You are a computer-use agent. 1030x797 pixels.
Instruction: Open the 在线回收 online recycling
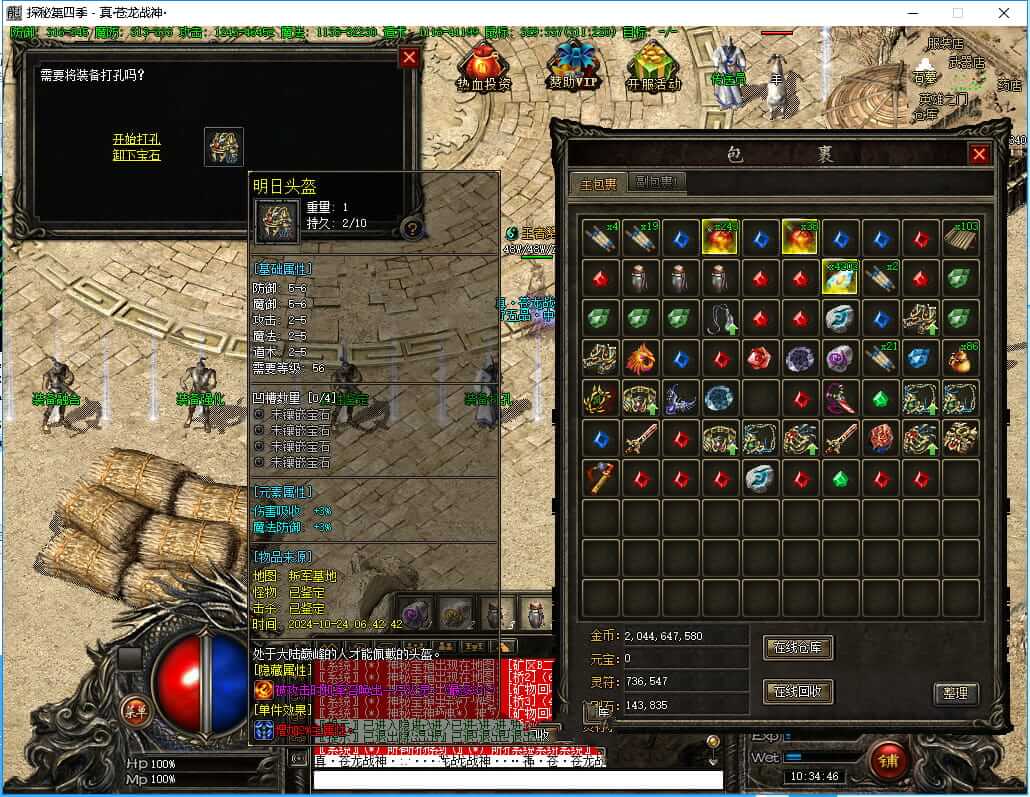point(797,691)
